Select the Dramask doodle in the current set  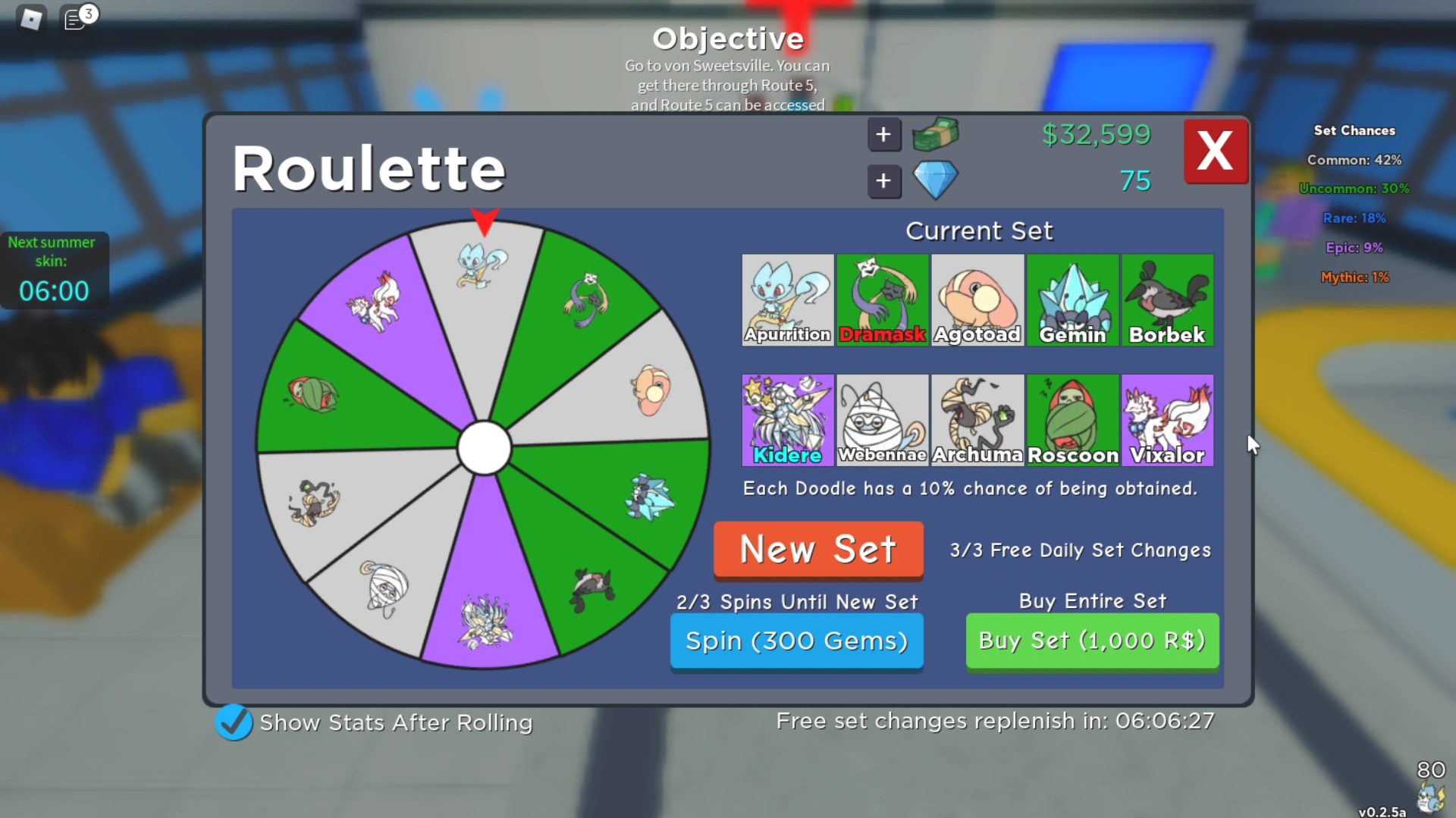click(882, 300)
